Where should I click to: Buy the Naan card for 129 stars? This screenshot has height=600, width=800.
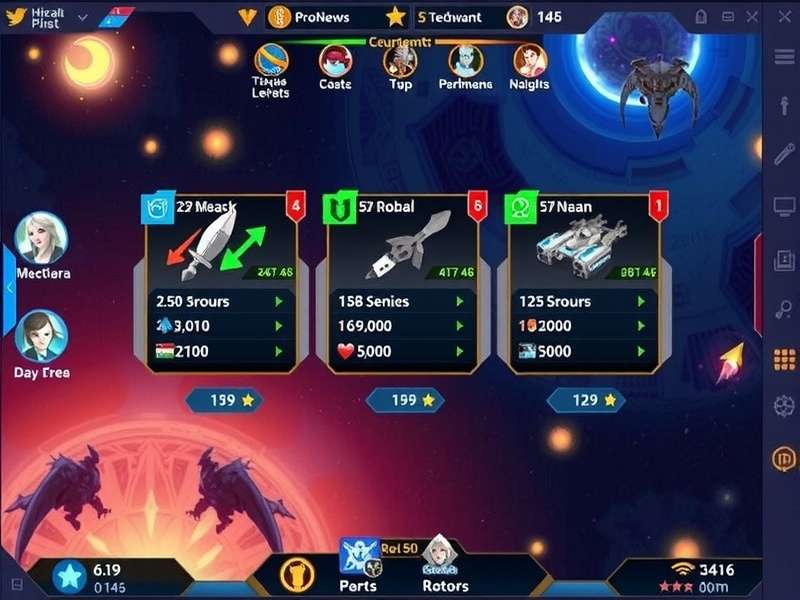[584, 400]
